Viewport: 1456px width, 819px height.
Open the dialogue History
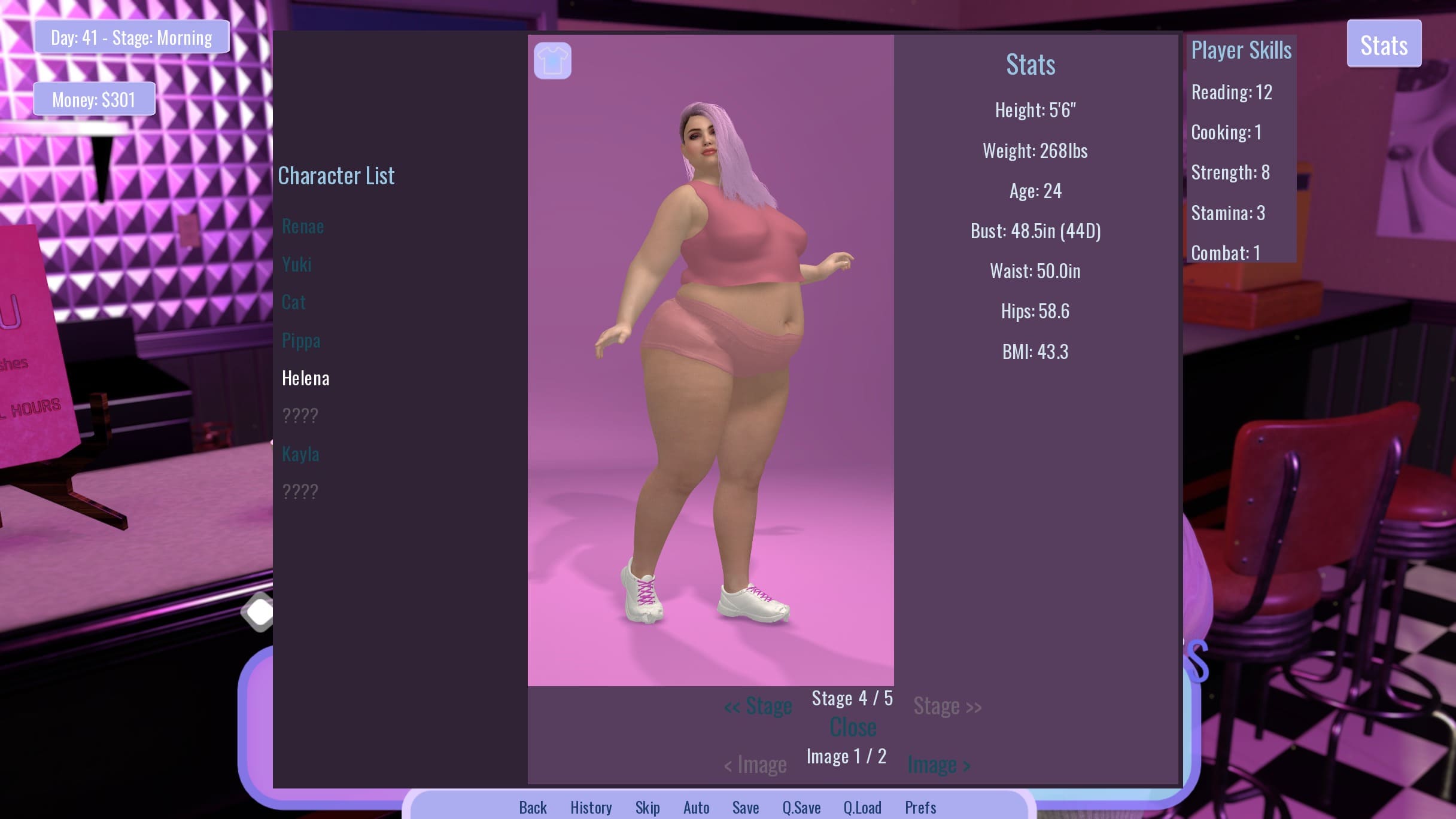pyautogui.click(x=591, y=808)
